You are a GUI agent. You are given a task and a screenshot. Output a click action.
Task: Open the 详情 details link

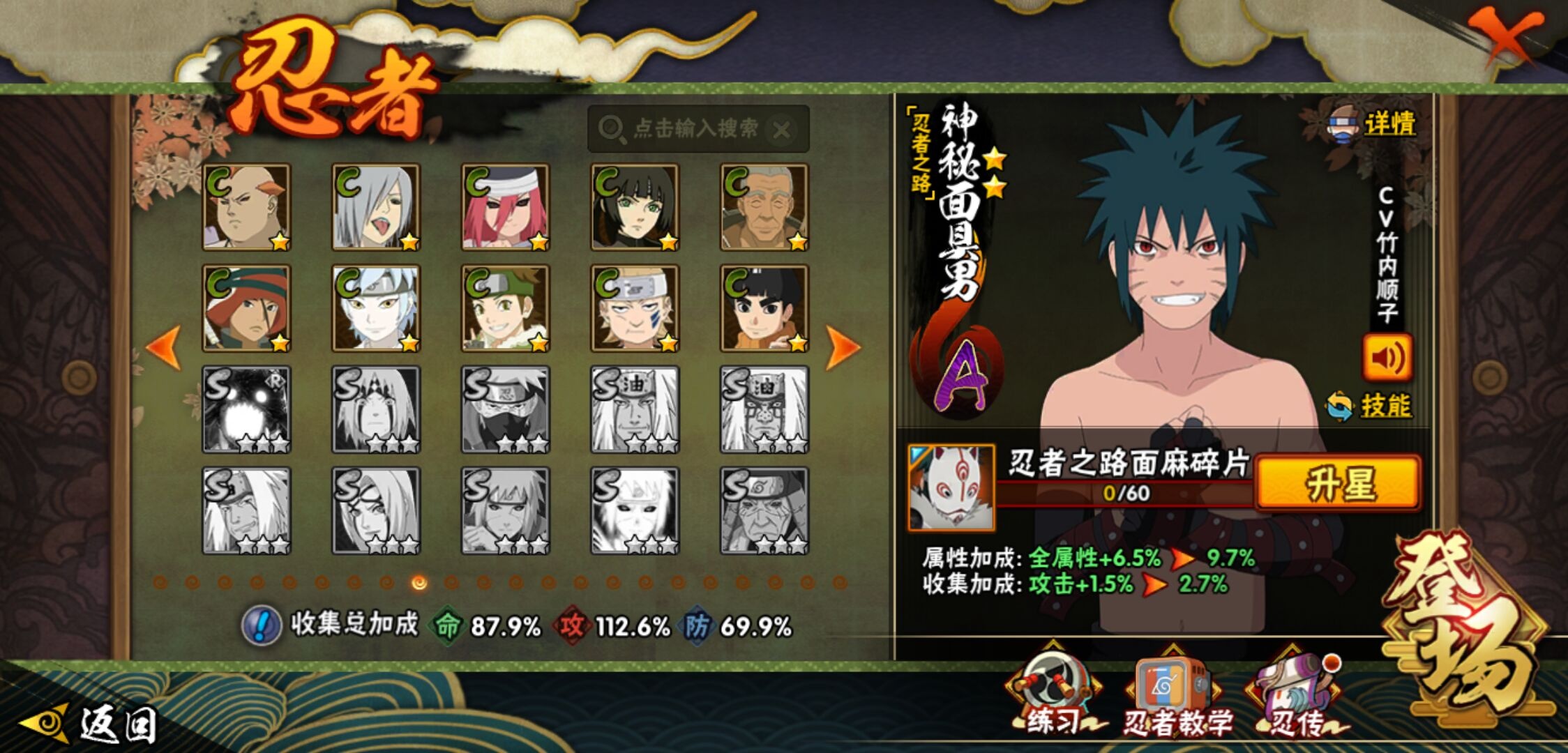(1388, 125)
